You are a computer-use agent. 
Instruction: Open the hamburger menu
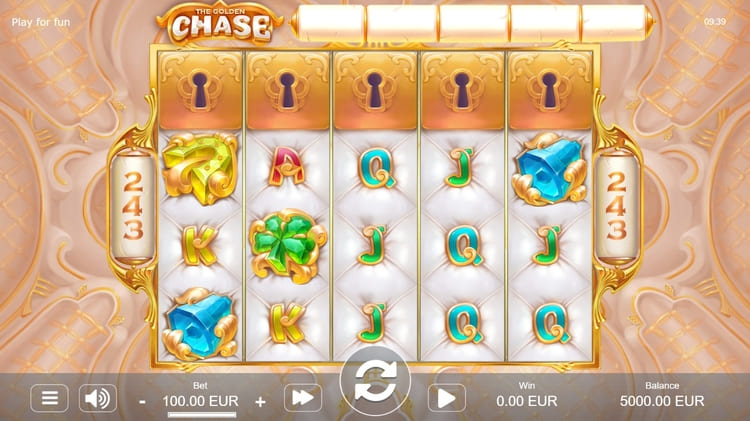[49, 398]
